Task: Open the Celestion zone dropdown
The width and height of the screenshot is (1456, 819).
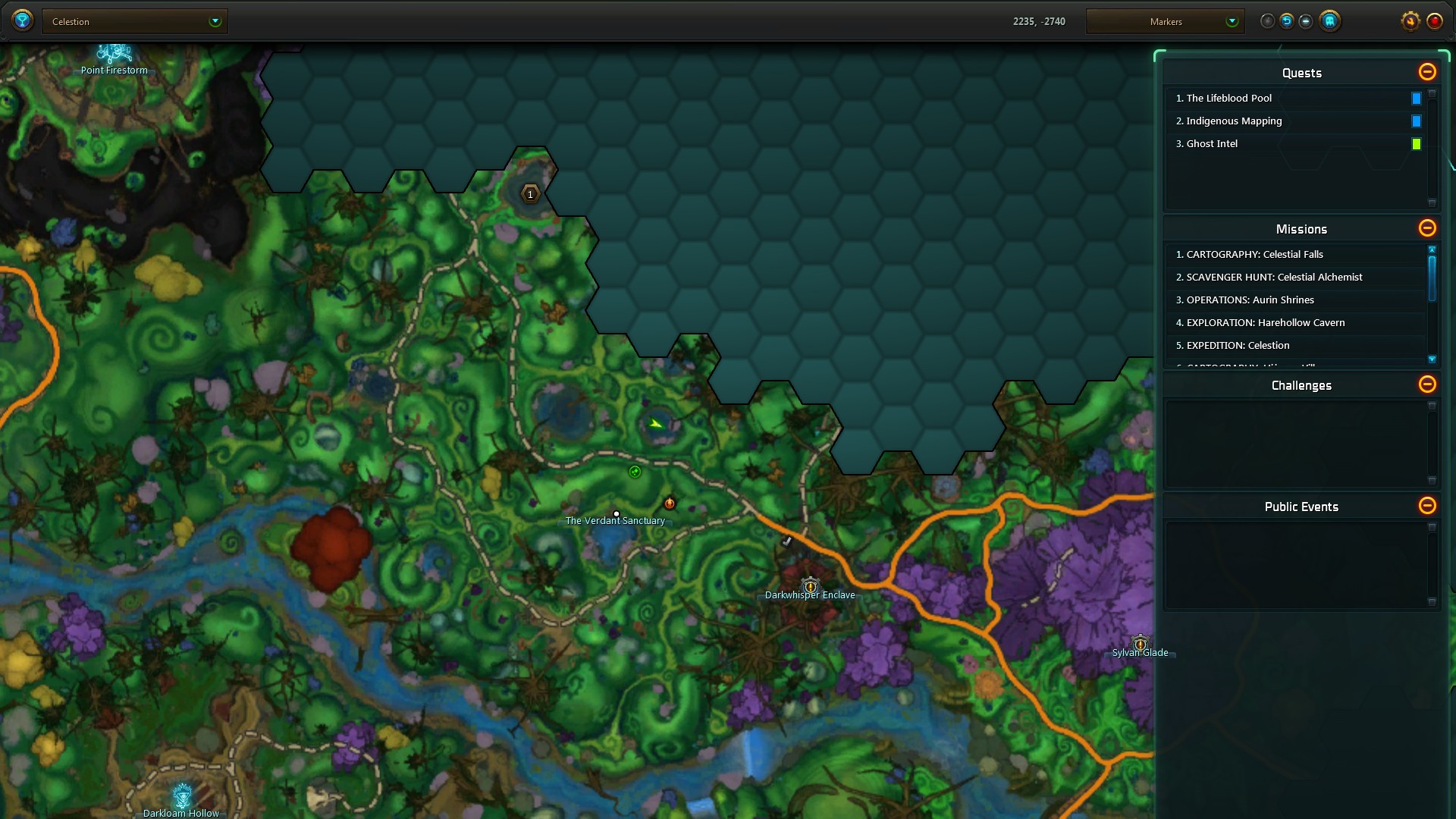Action: point(135,21)
